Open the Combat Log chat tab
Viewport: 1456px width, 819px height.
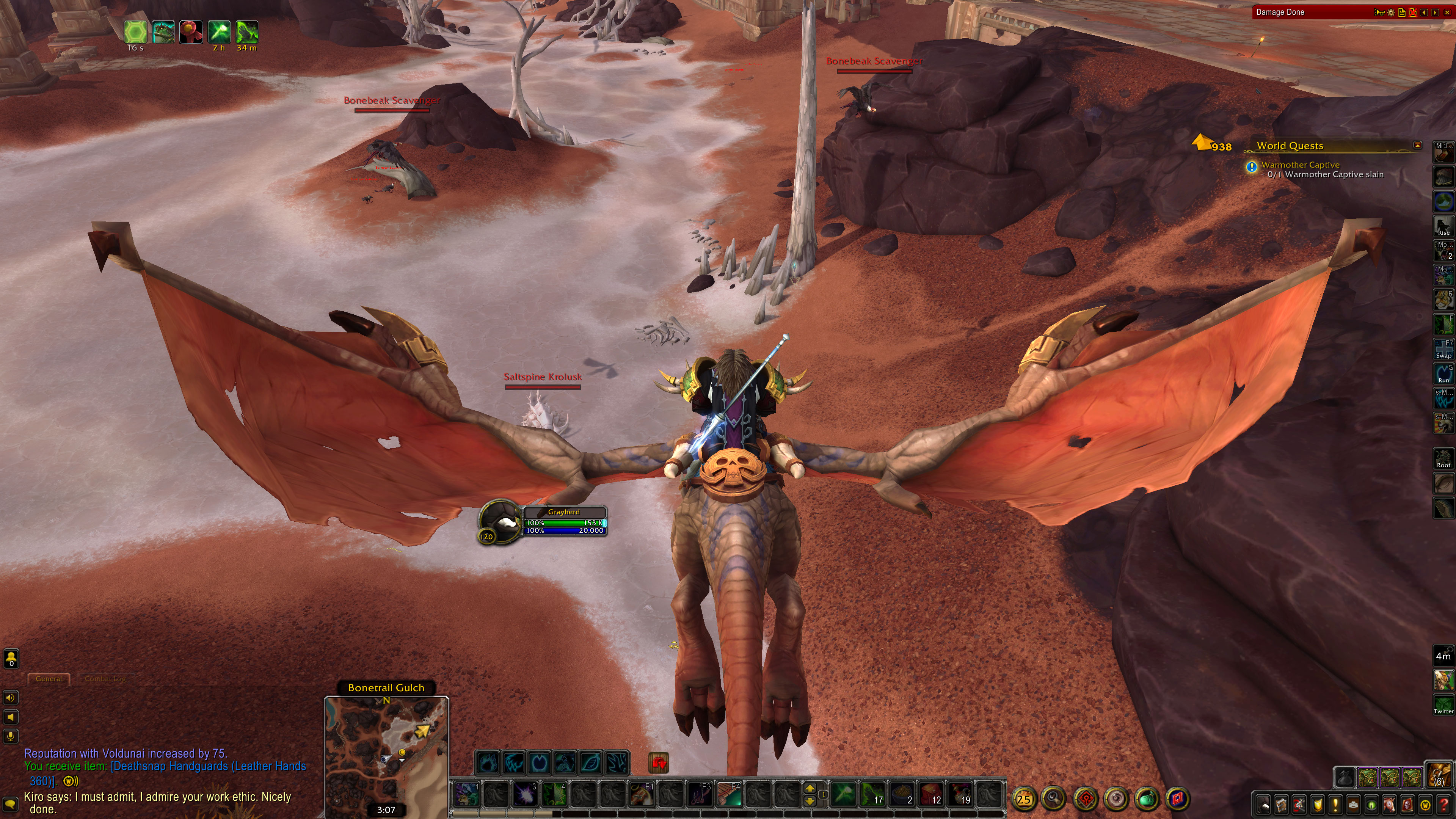[105, 679]
